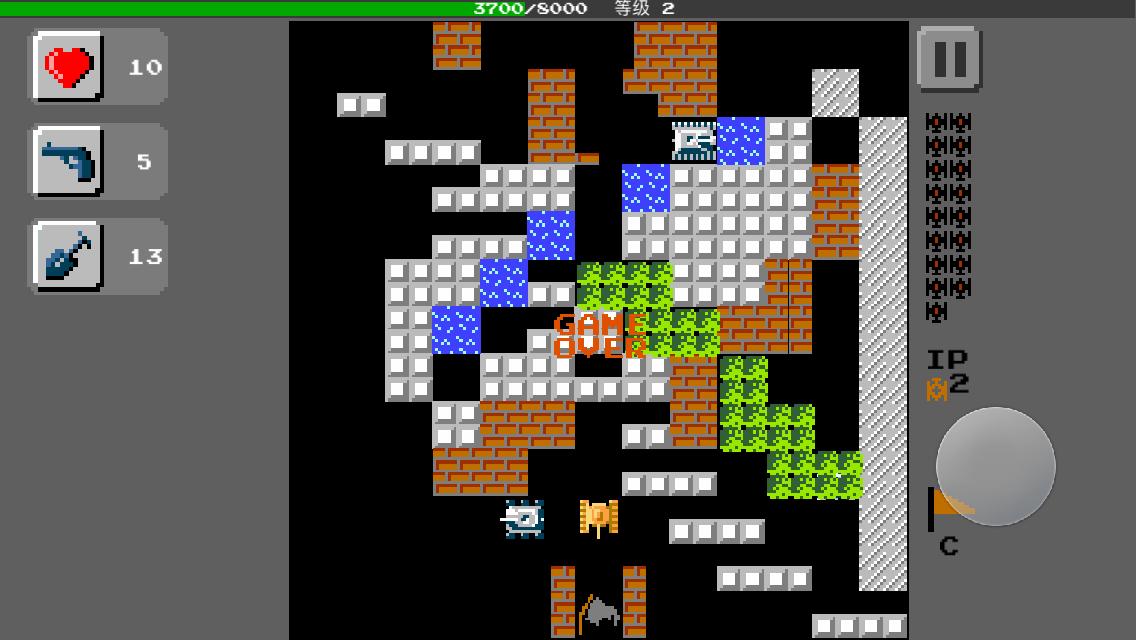Use the red heart extra life item
This screenshot has width=1136, height=640.
click(68, 67)
